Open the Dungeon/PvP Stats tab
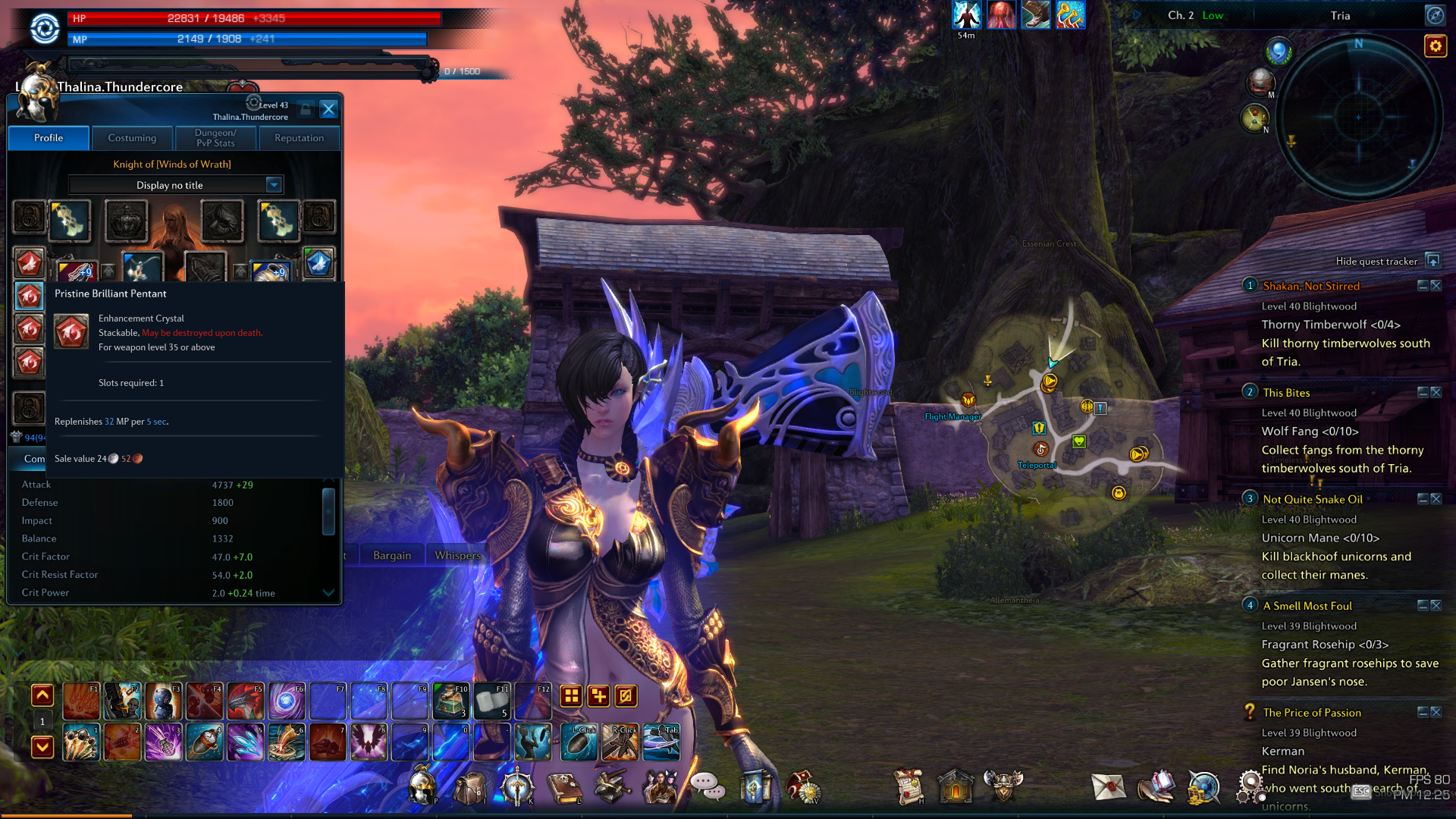 [x=215, y=138]
